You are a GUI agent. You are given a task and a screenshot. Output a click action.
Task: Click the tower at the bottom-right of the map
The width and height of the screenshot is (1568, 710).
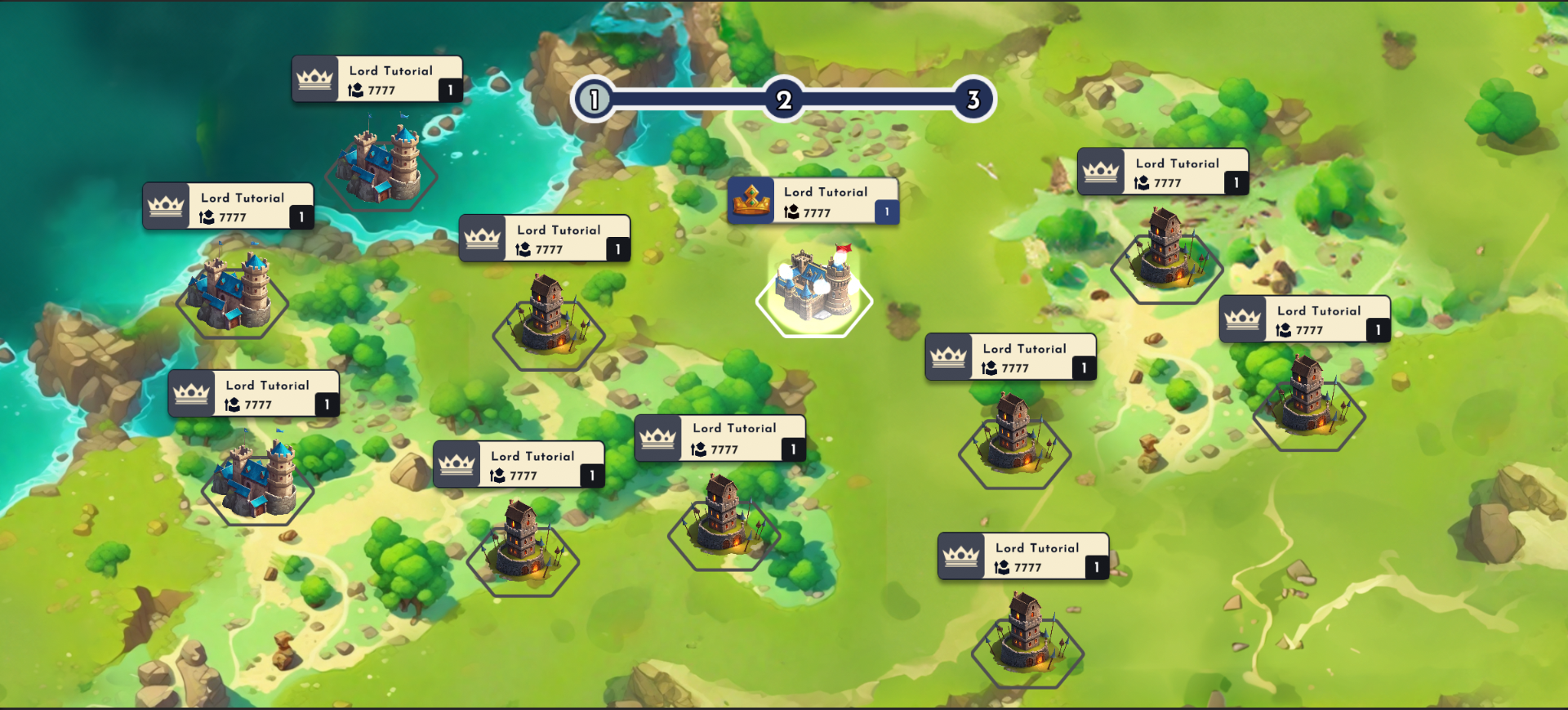pos(1027,641)
